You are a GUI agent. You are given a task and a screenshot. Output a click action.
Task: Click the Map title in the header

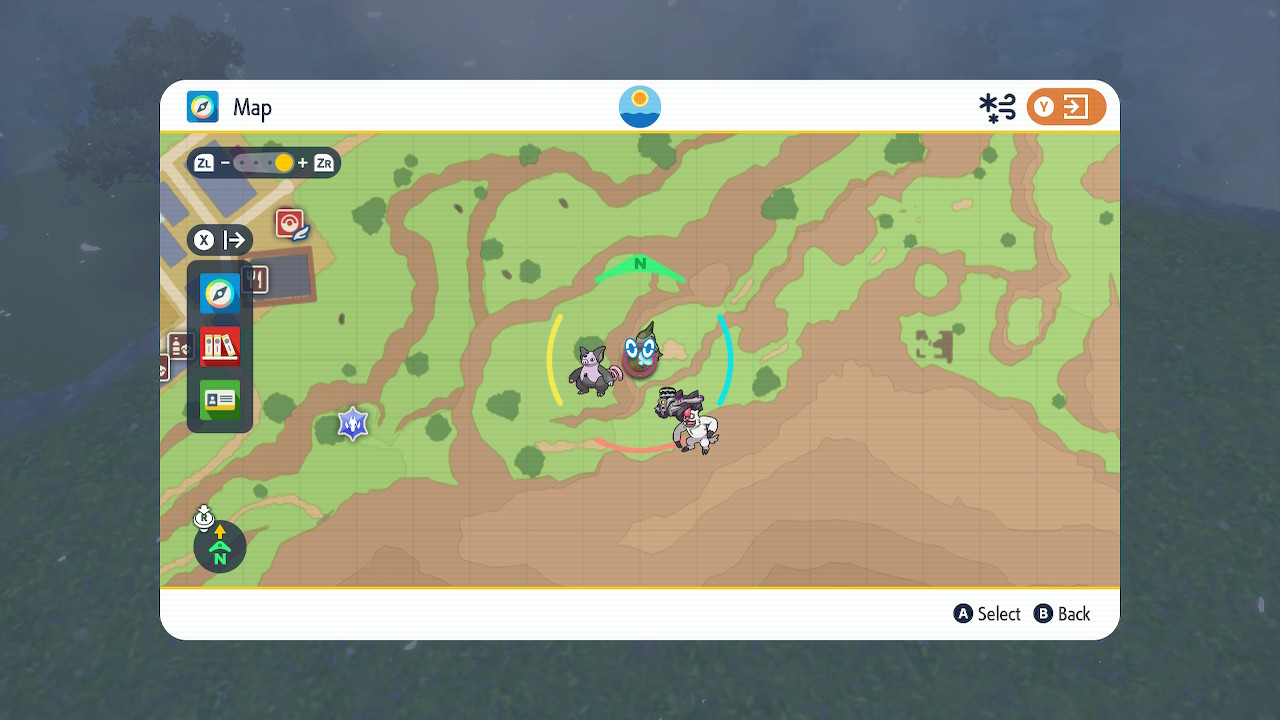coord(252,107)
